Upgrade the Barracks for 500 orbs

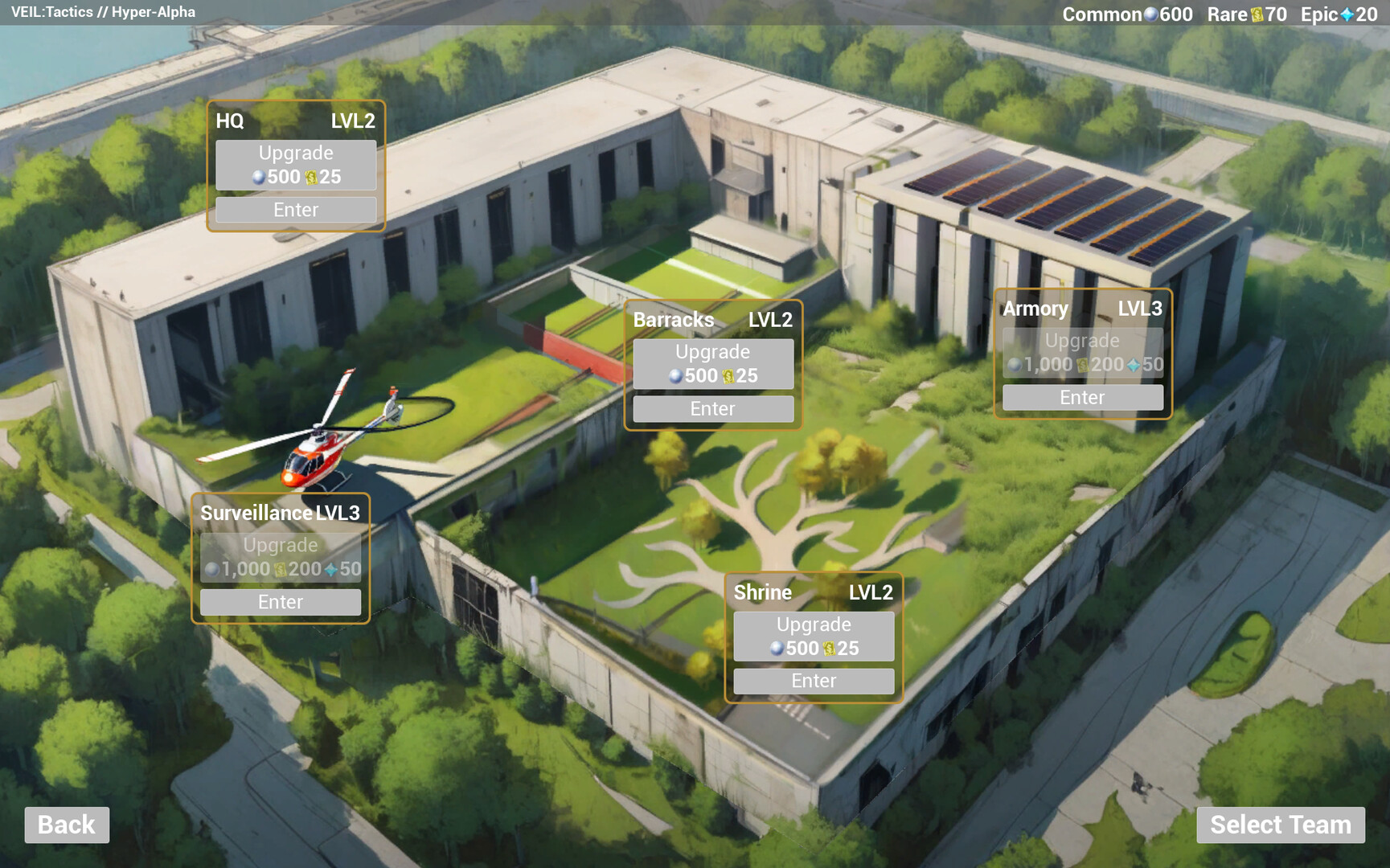[x=712, y=363]
